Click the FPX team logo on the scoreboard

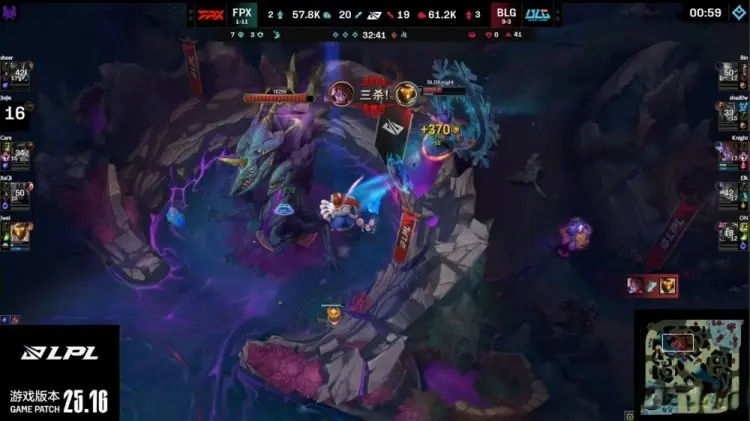coord(209,15)
